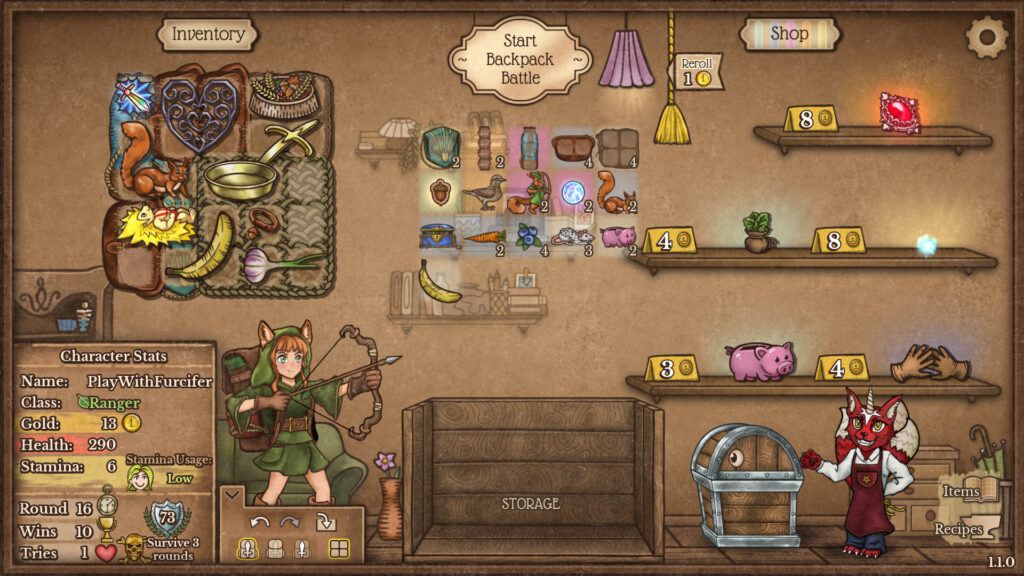Select the red gem shop item
Image resolution: width=1024 pixels, height=576 pixels.
899,112
